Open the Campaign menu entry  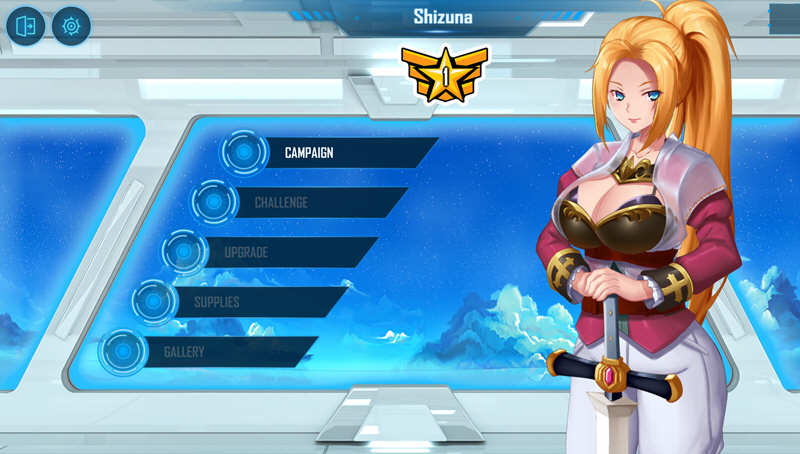330,153
